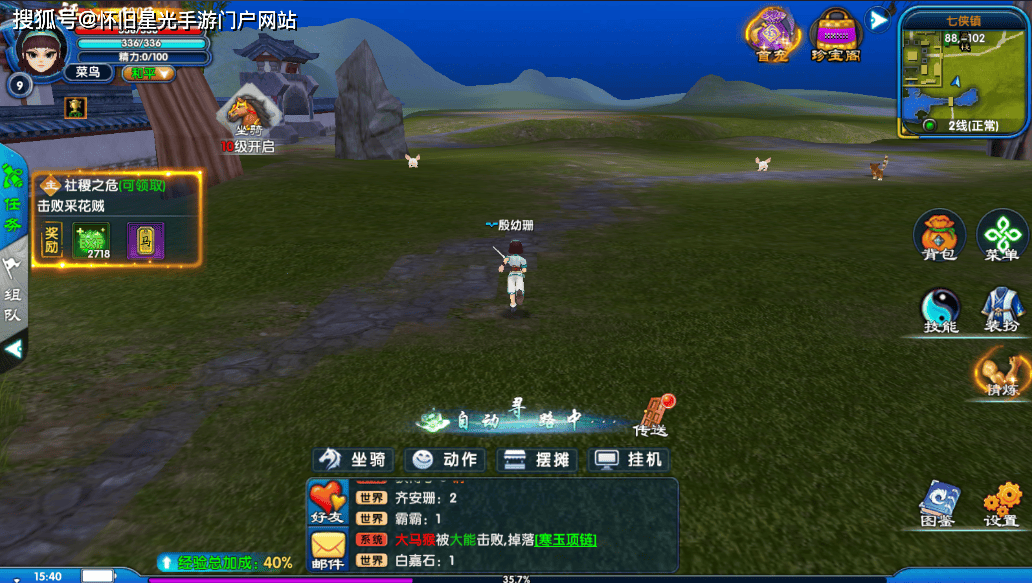Open the 技能 skills panel
This screenshot has height=583, width=1032.
[x=940, y=311]
